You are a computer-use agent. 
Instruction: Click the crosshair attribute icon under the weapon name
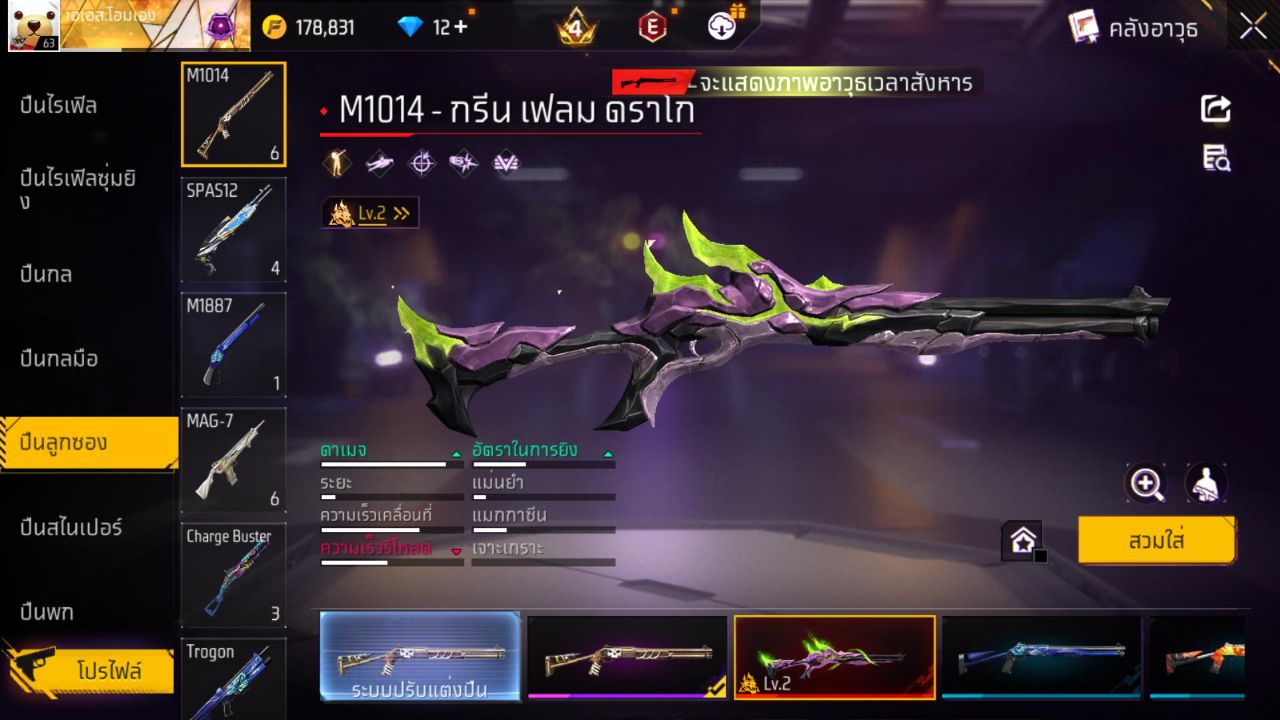click(420, 163)
